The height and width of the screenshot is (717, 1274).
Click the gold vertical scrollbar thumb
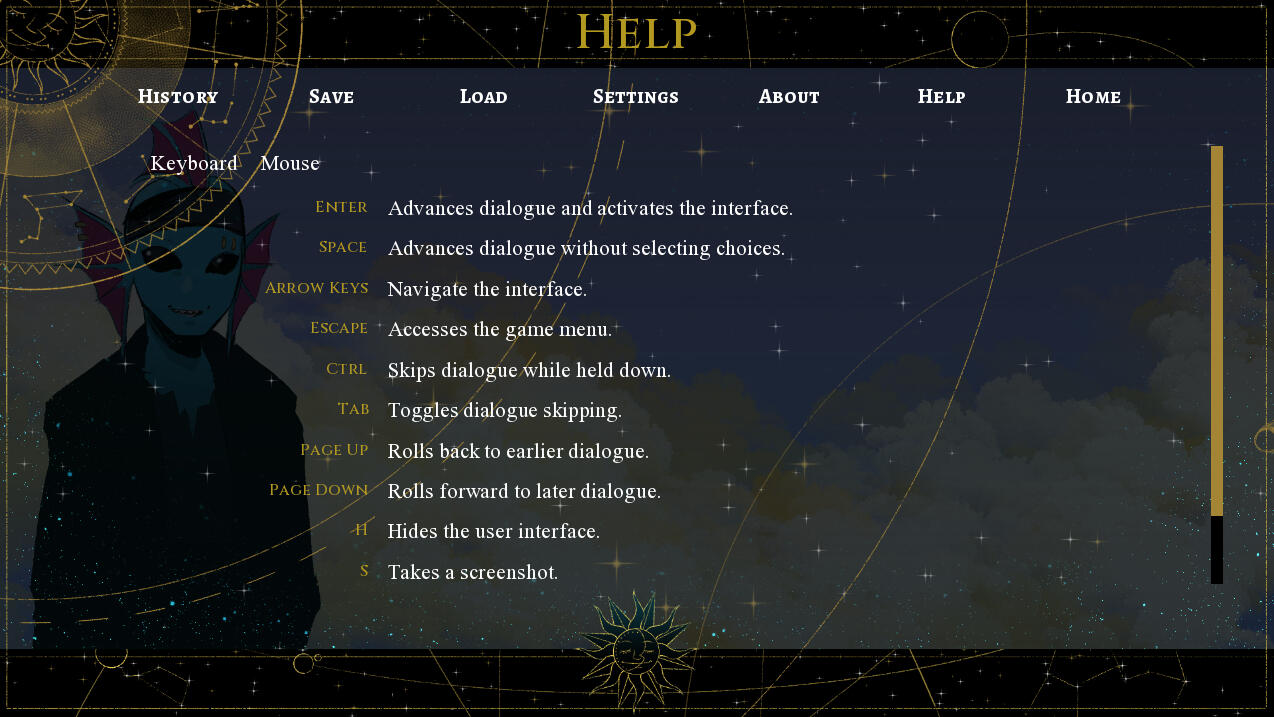[1216, 330]
